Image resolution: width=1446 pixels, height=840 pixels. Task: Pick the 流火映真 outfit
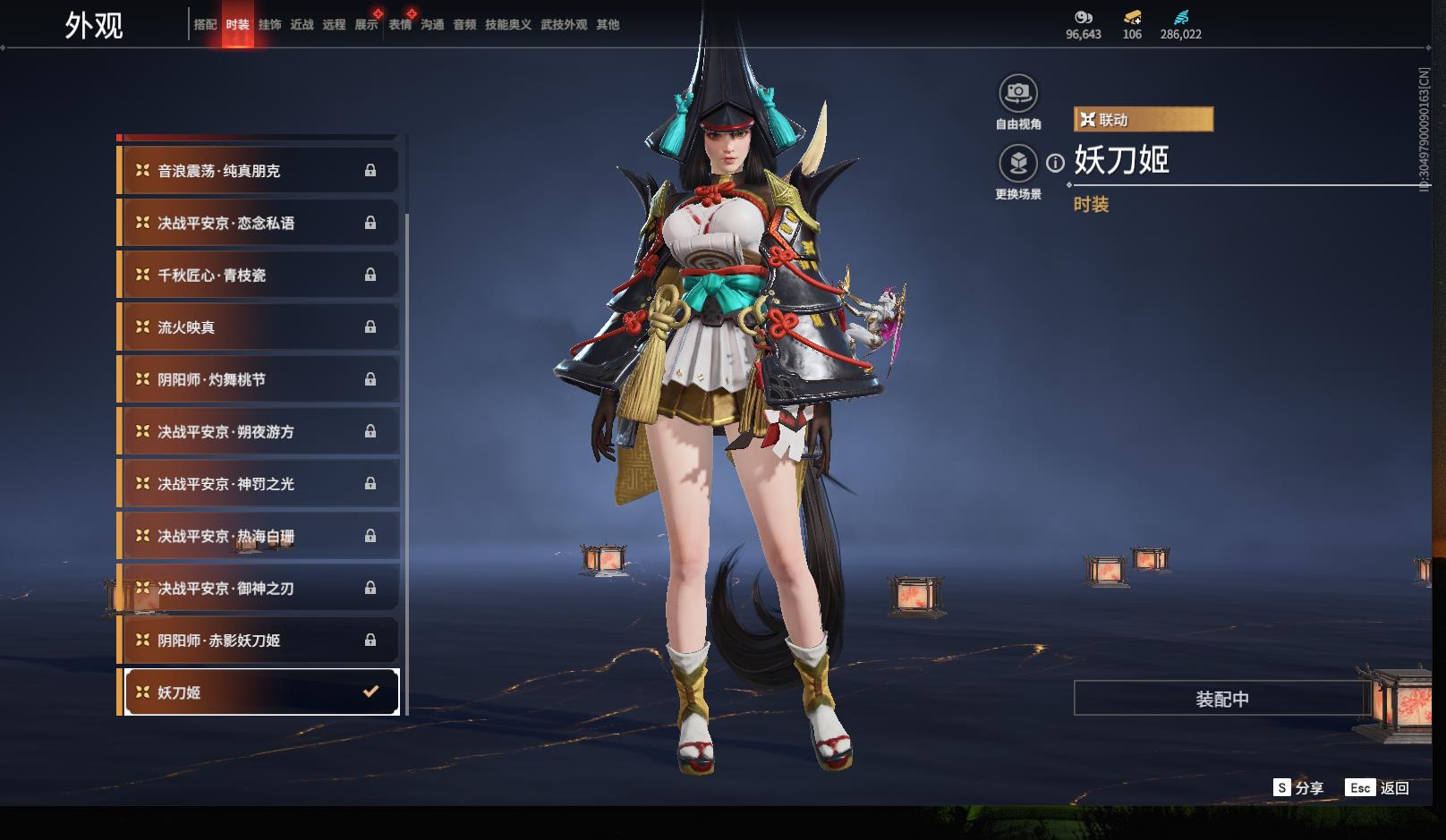pos(258,327)
